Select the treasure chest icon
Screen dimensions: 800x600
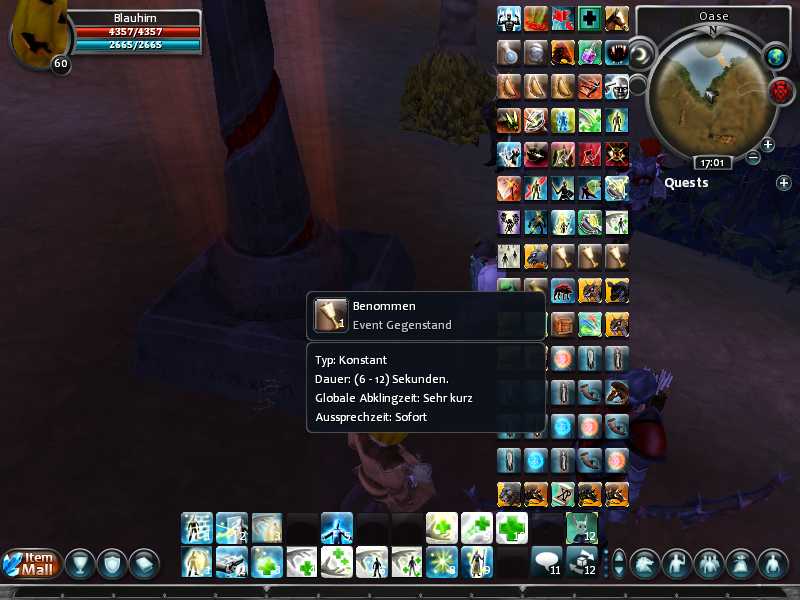[x=564, y=325]
